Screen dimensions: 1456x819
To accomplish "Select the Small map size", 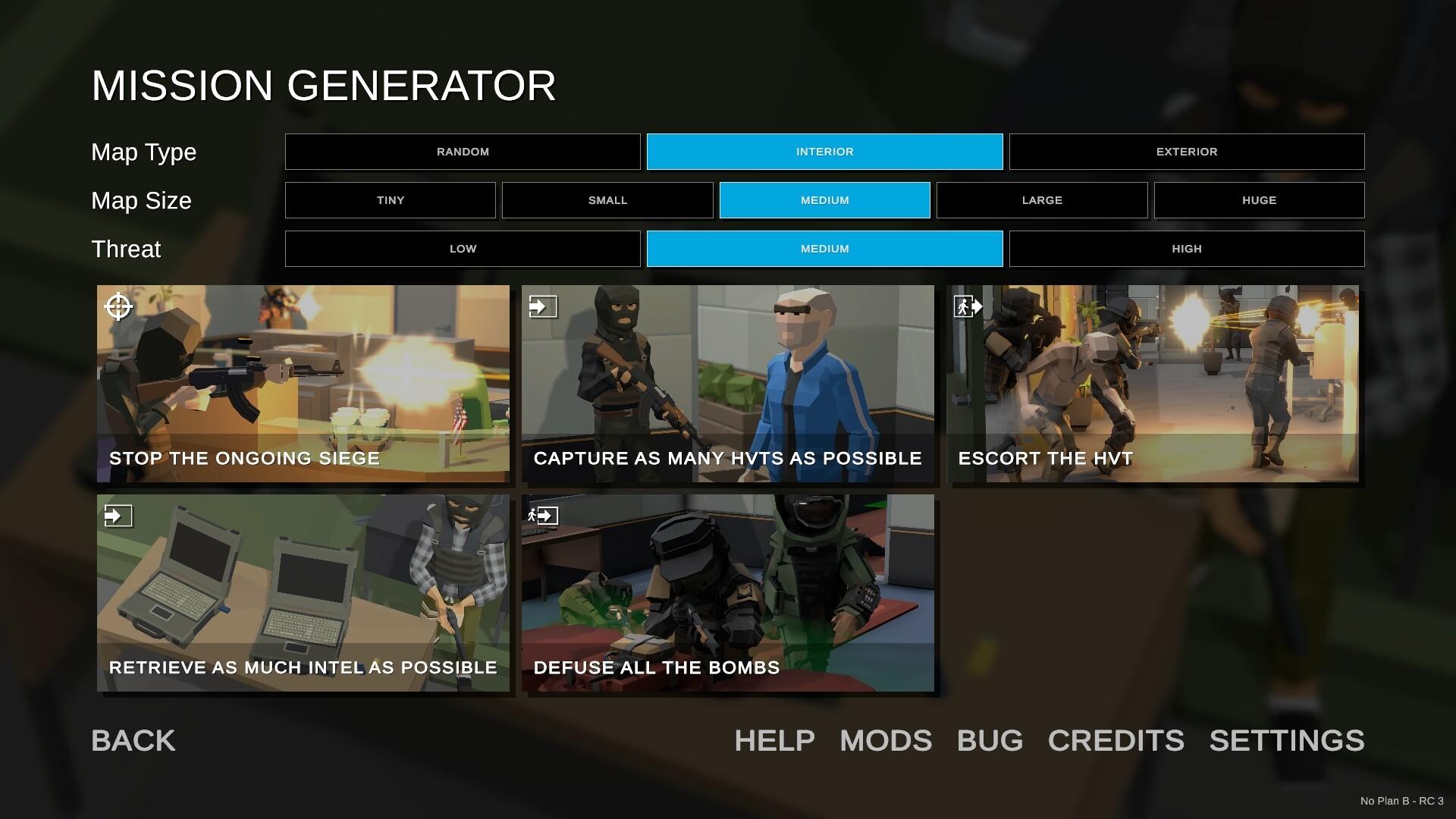I will pyautogui.click(x=607, y=200).
